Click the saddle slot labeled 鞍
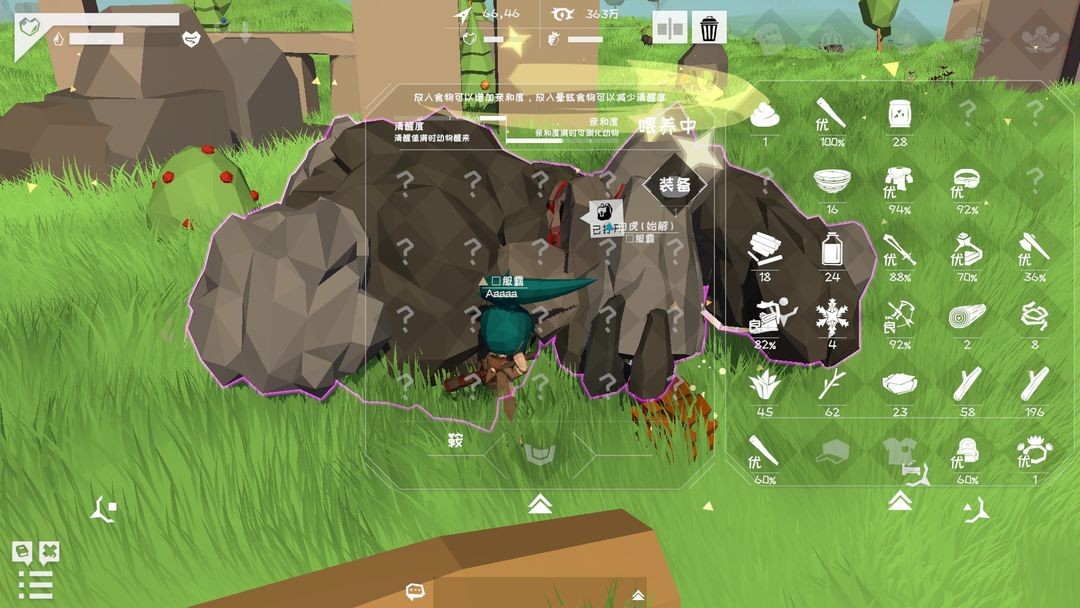 pyautogui.click(x=455, y=439)
